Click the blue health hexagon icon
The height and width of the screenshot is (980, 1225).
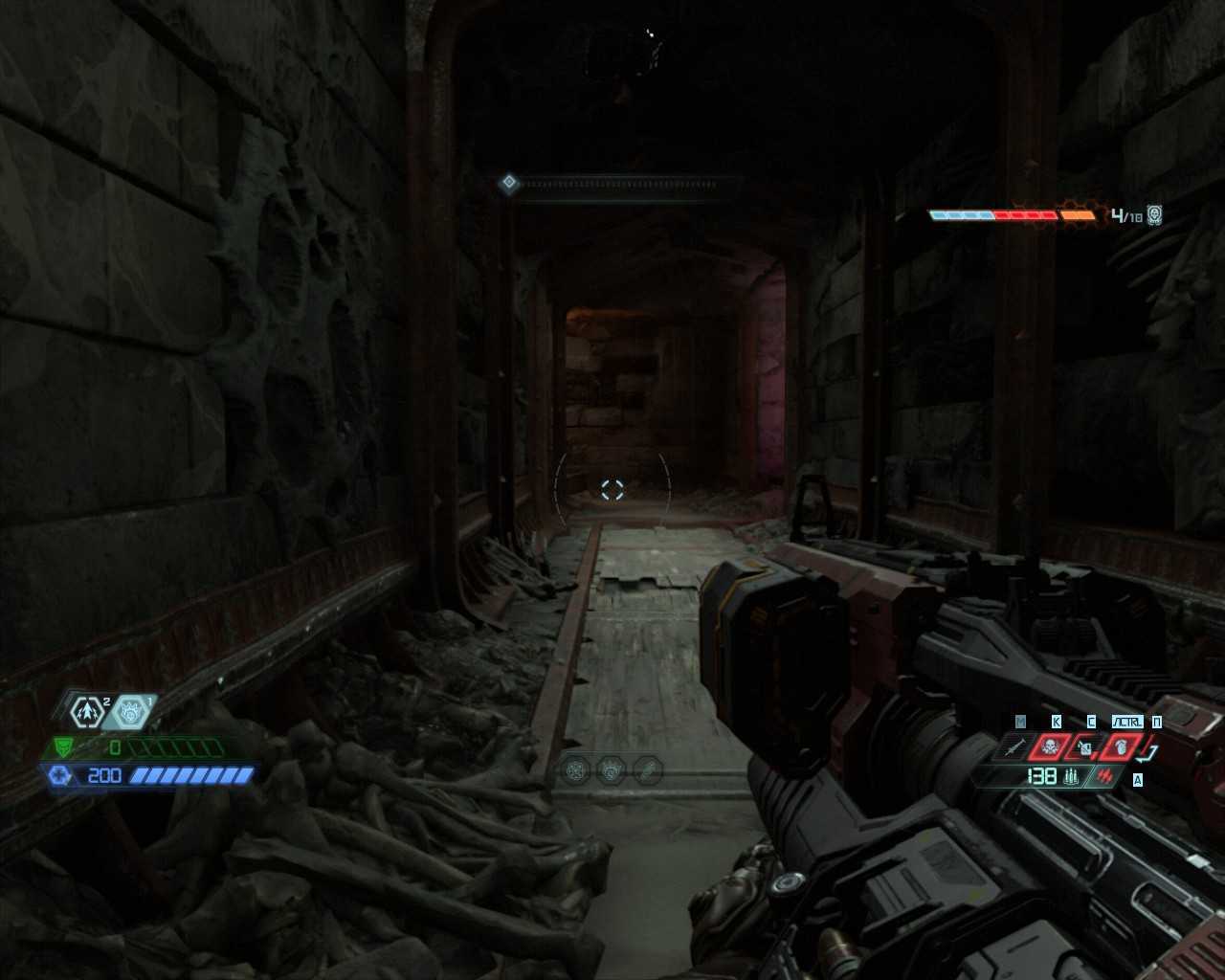coord(58,775)
